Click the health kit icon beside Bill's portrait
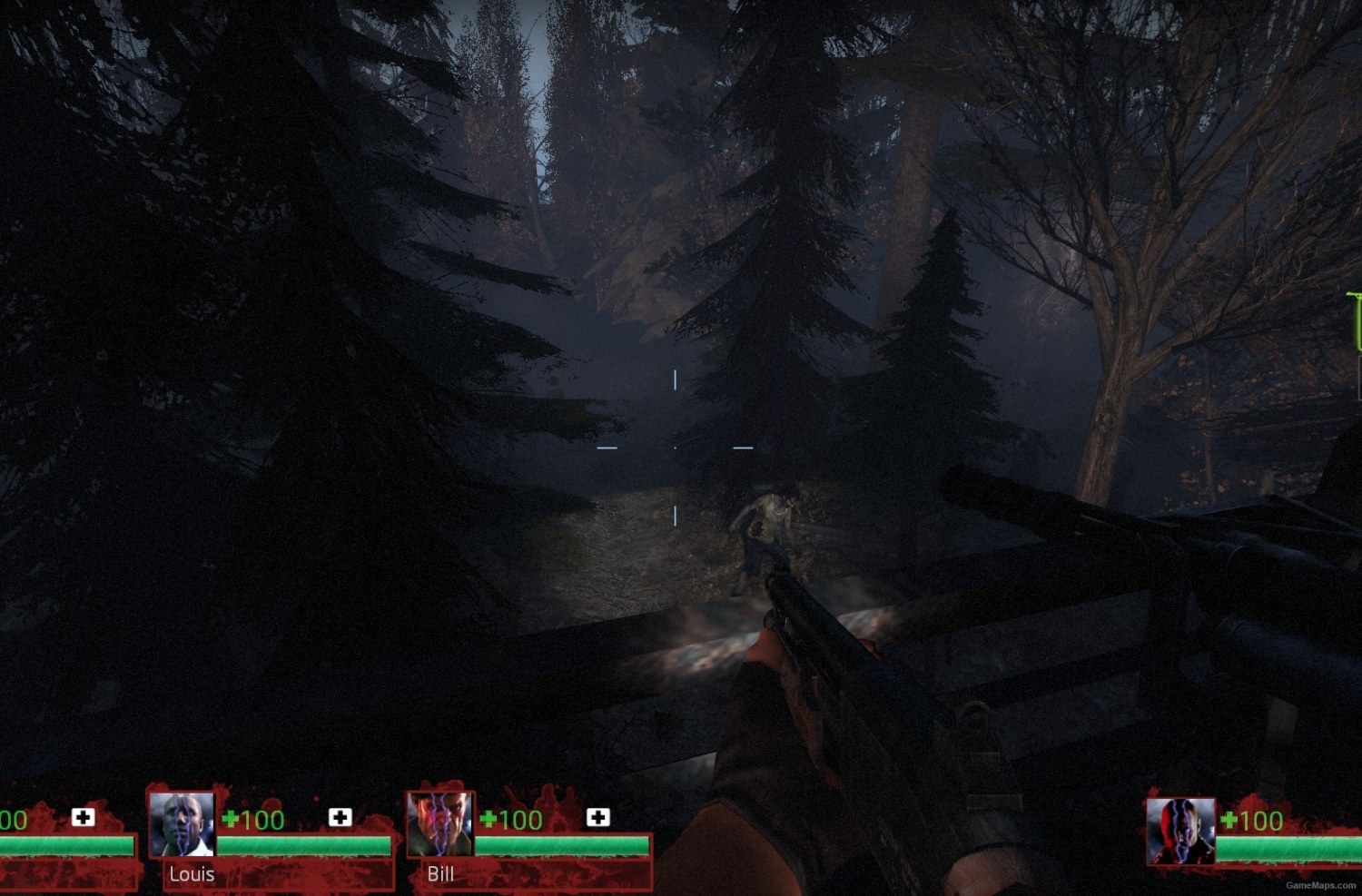Screen dimensions: 1362x896 click(x=597, y=817)
